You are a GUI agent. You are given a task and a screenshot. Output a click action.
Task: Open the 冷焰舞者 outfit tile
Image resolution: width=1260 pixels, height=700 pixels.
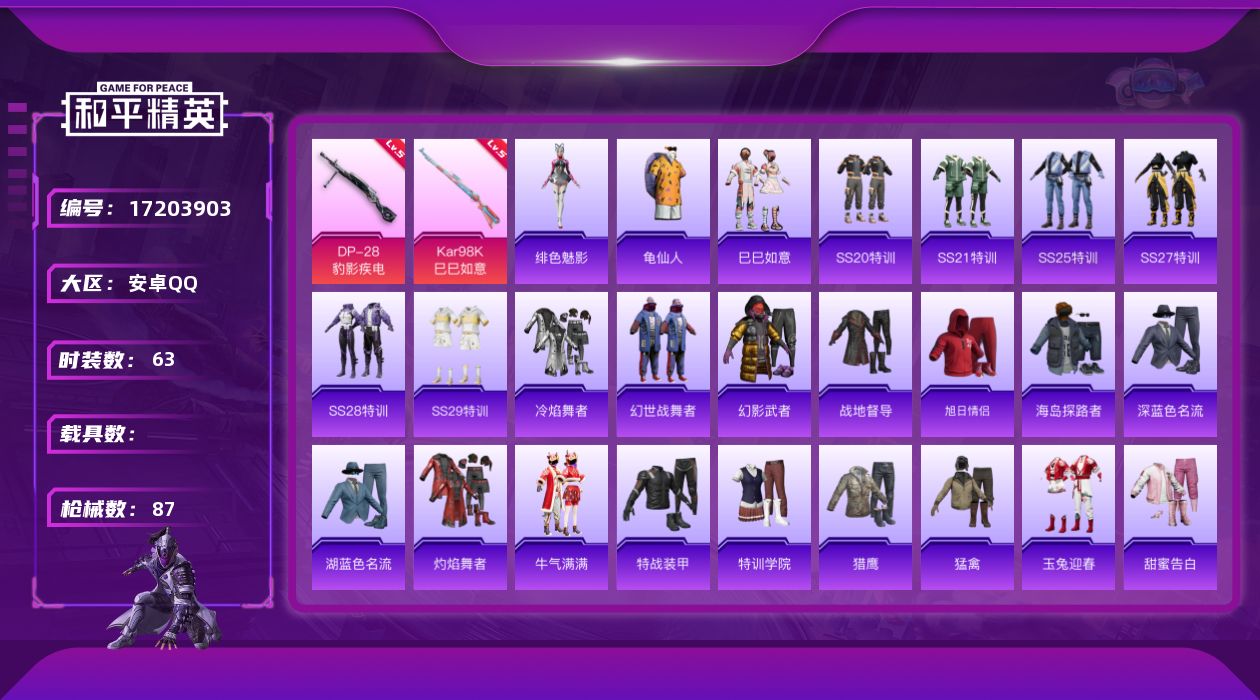point(561,364)
